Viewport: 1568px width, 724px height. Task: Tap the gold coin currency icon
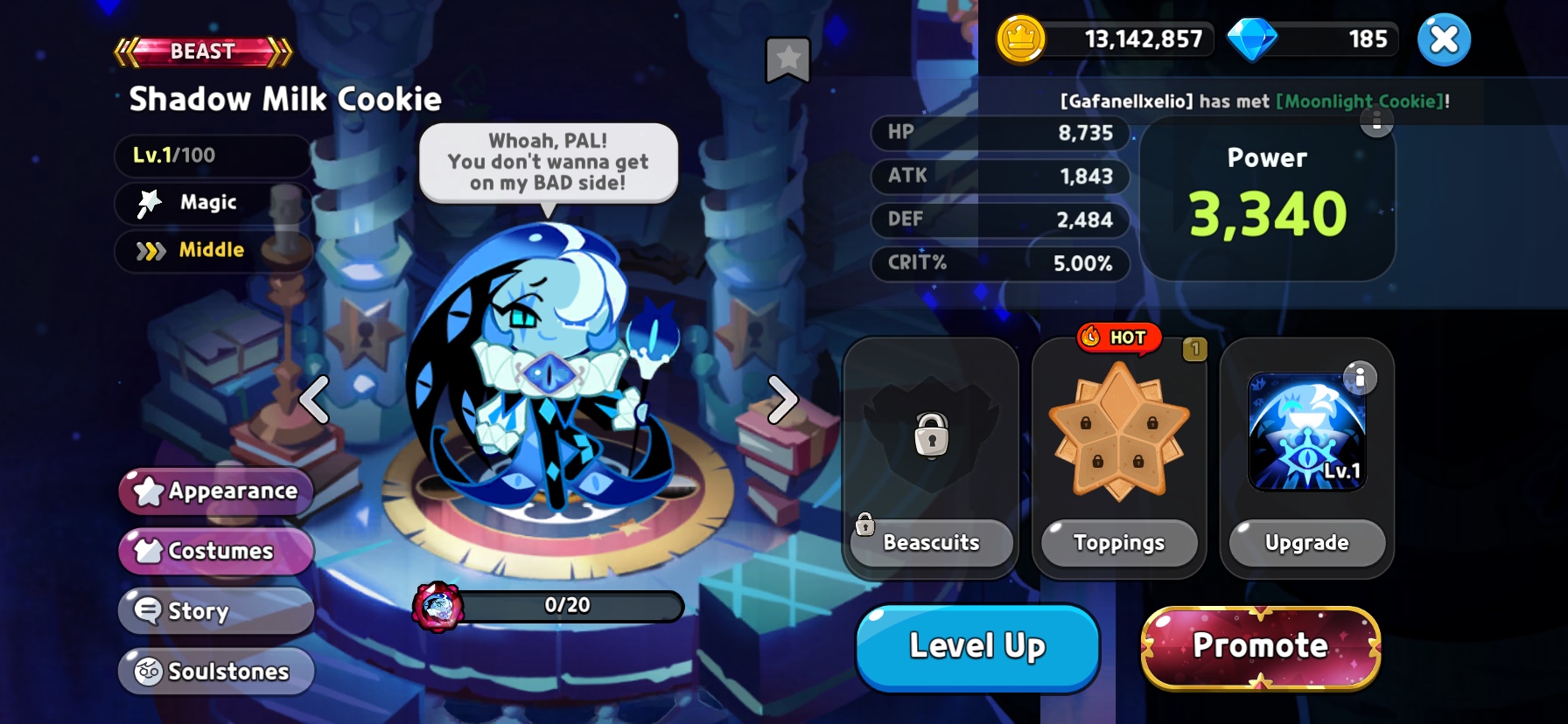click(x=1021, y=39)
